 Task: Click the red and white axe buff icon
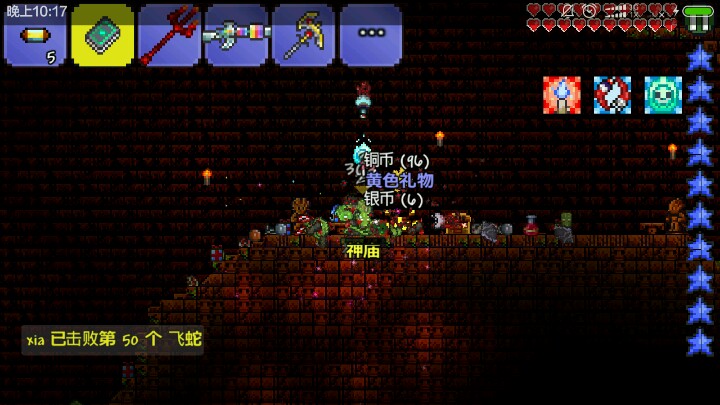click(612, 94)
